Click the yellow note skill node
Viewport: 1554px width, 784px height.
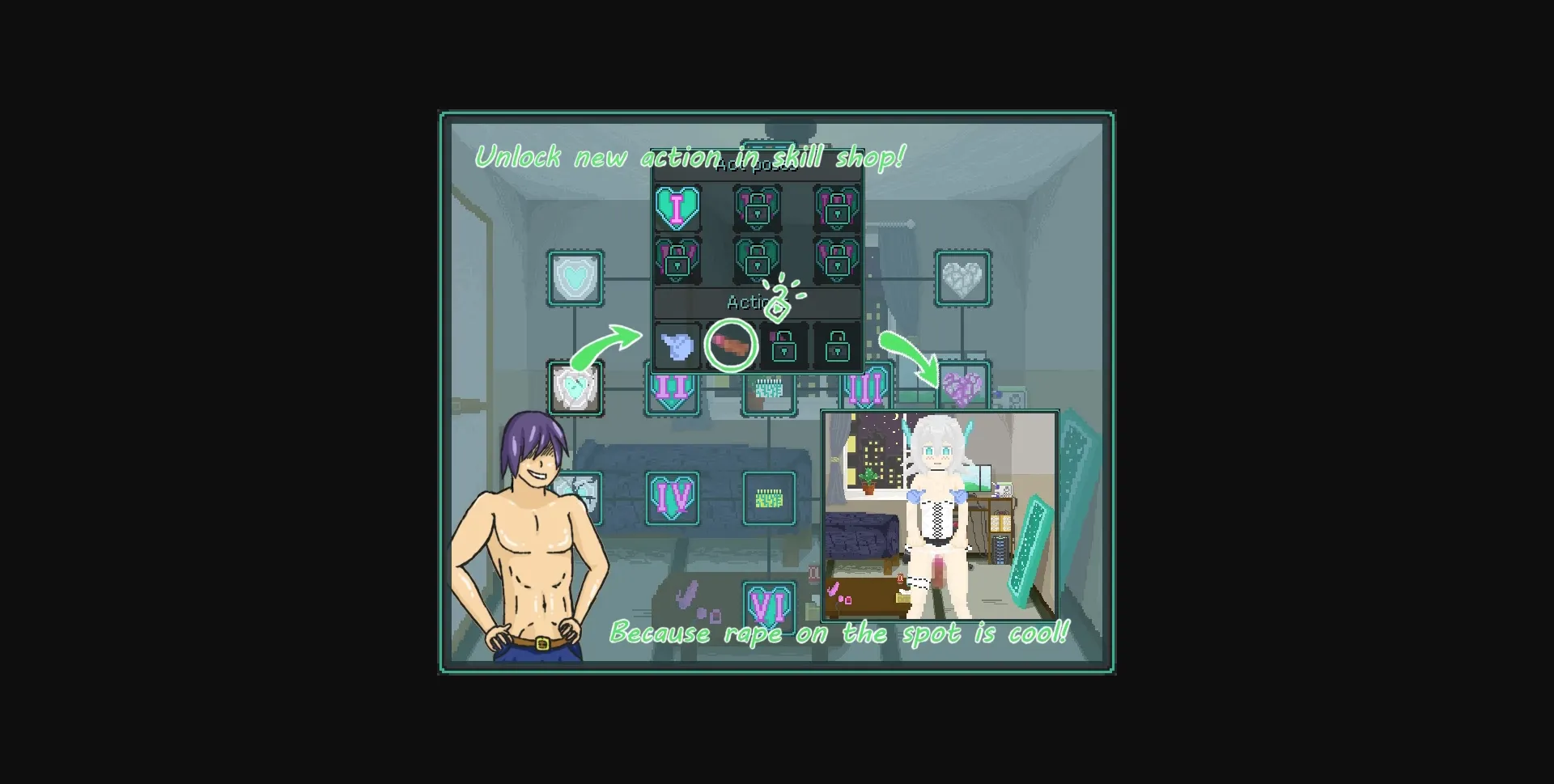tap(767, 498)
